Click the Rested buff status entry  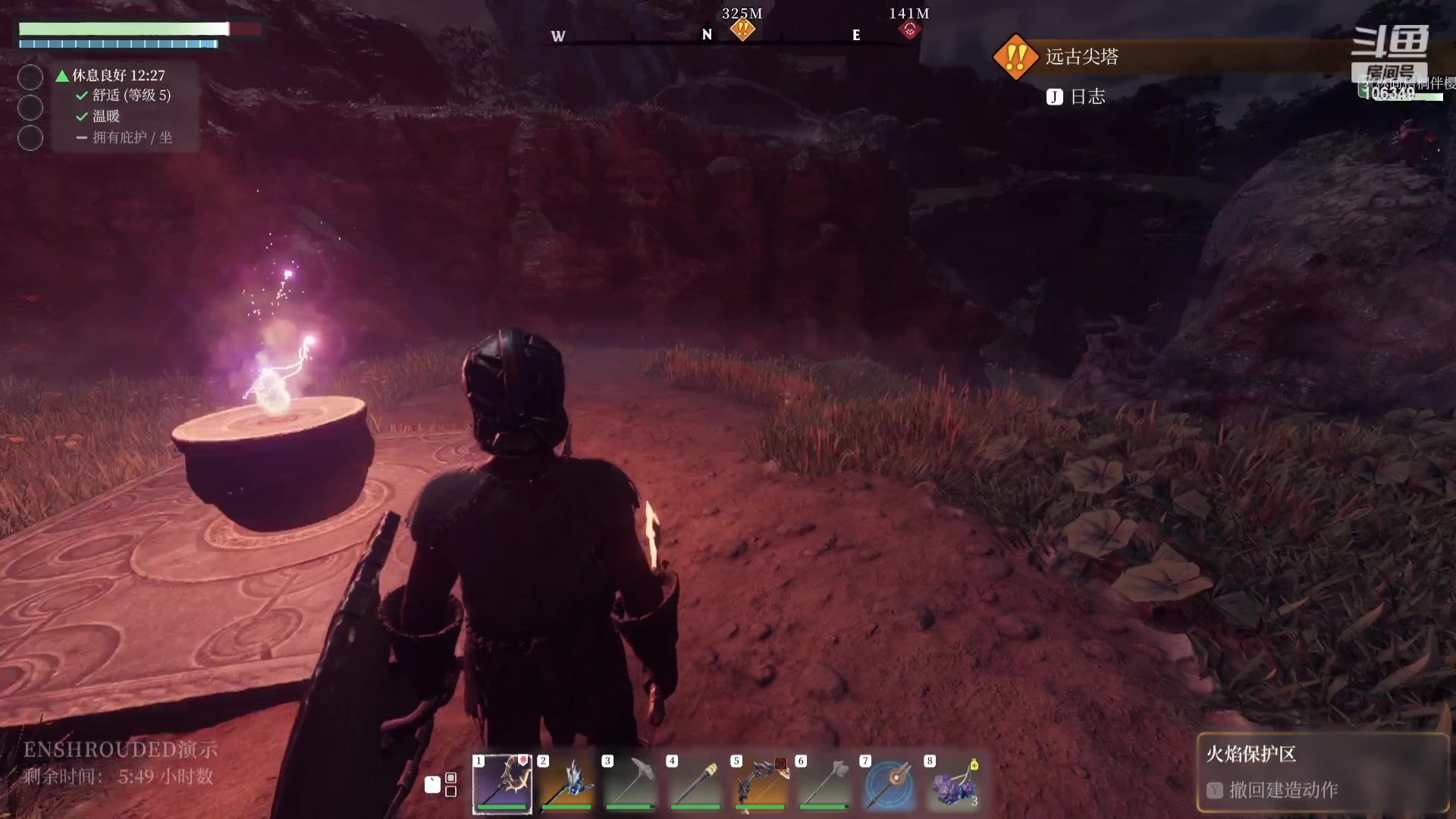tap(118, 75)
